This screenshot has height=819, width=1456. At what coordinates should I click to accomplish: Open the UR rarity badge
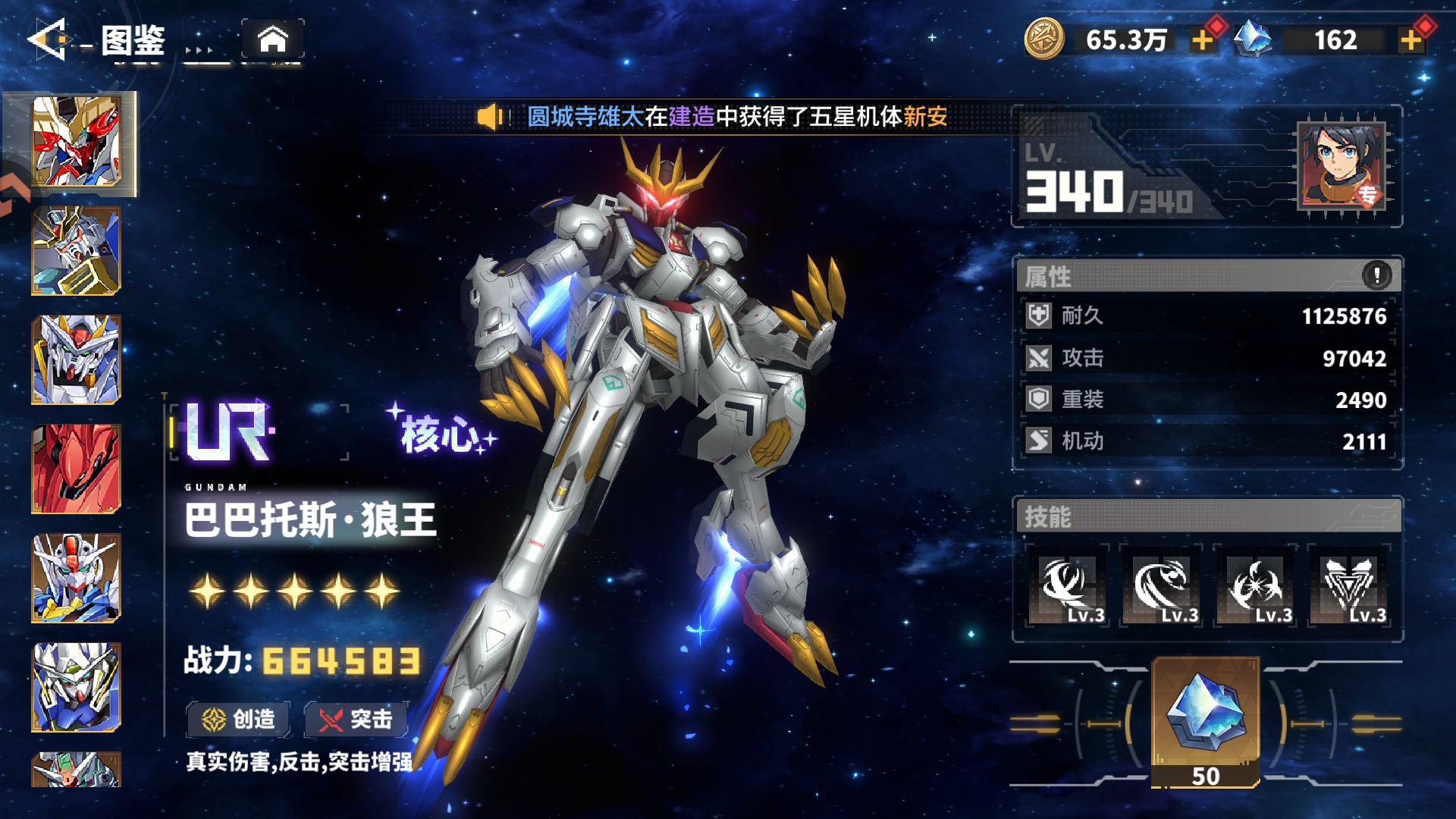point(227,432)
